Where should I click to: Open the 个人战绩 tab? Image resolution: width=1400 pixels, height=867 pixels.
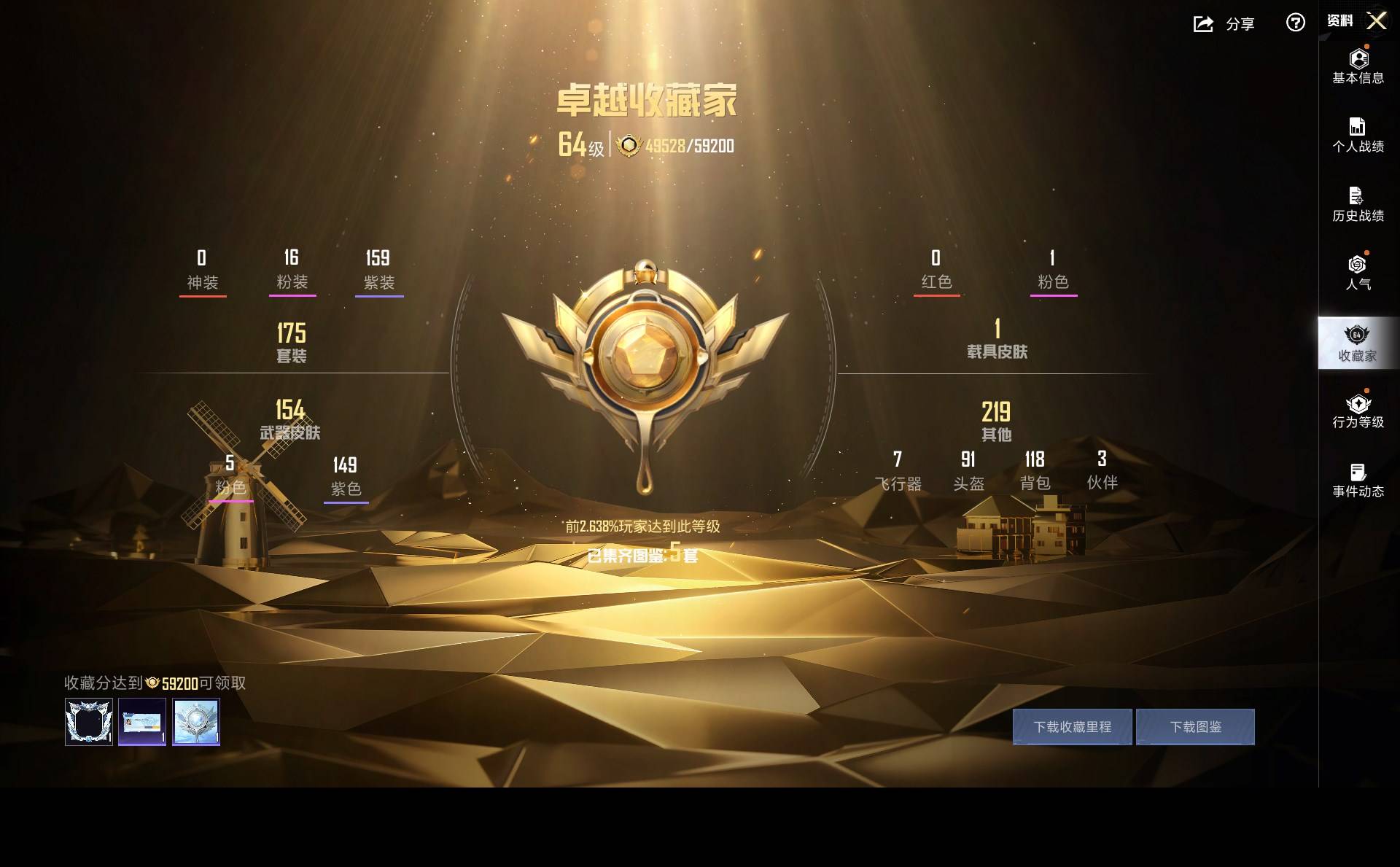point(1358,135)
